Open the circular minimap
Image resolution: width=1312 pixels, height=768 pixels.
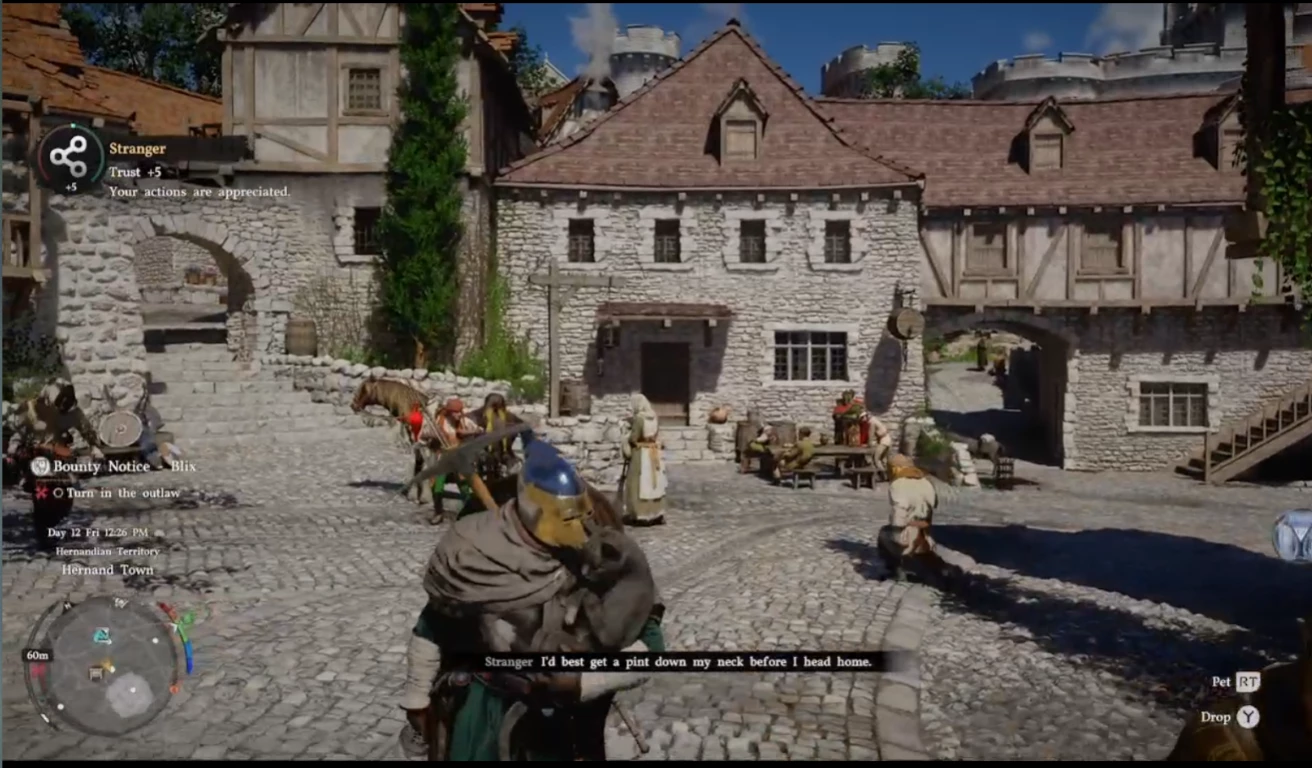point(103,666)
